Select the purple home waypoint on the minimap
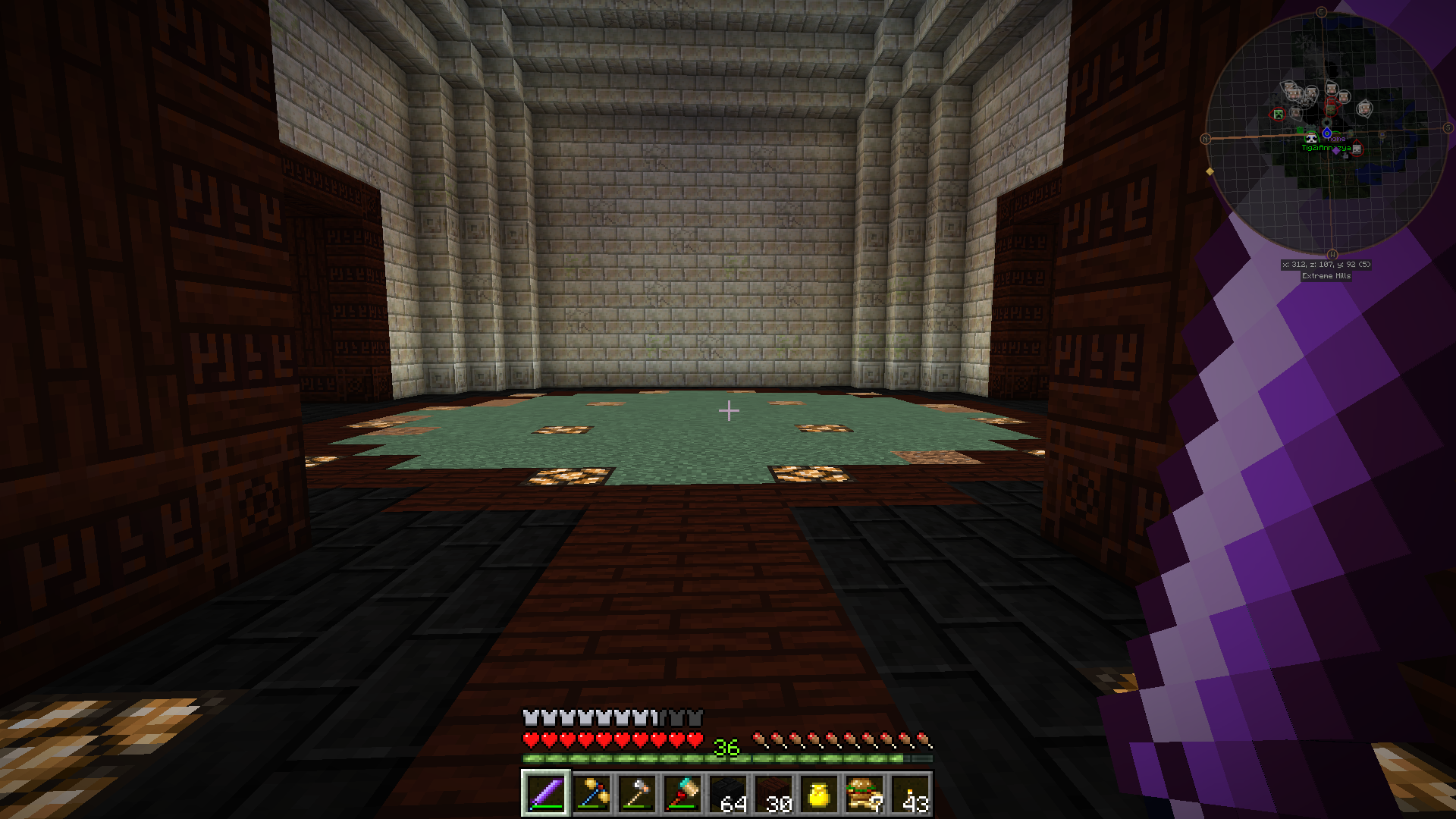Screen dimensions: 1456x819 pyautogui.click(x=1336, y=150)
